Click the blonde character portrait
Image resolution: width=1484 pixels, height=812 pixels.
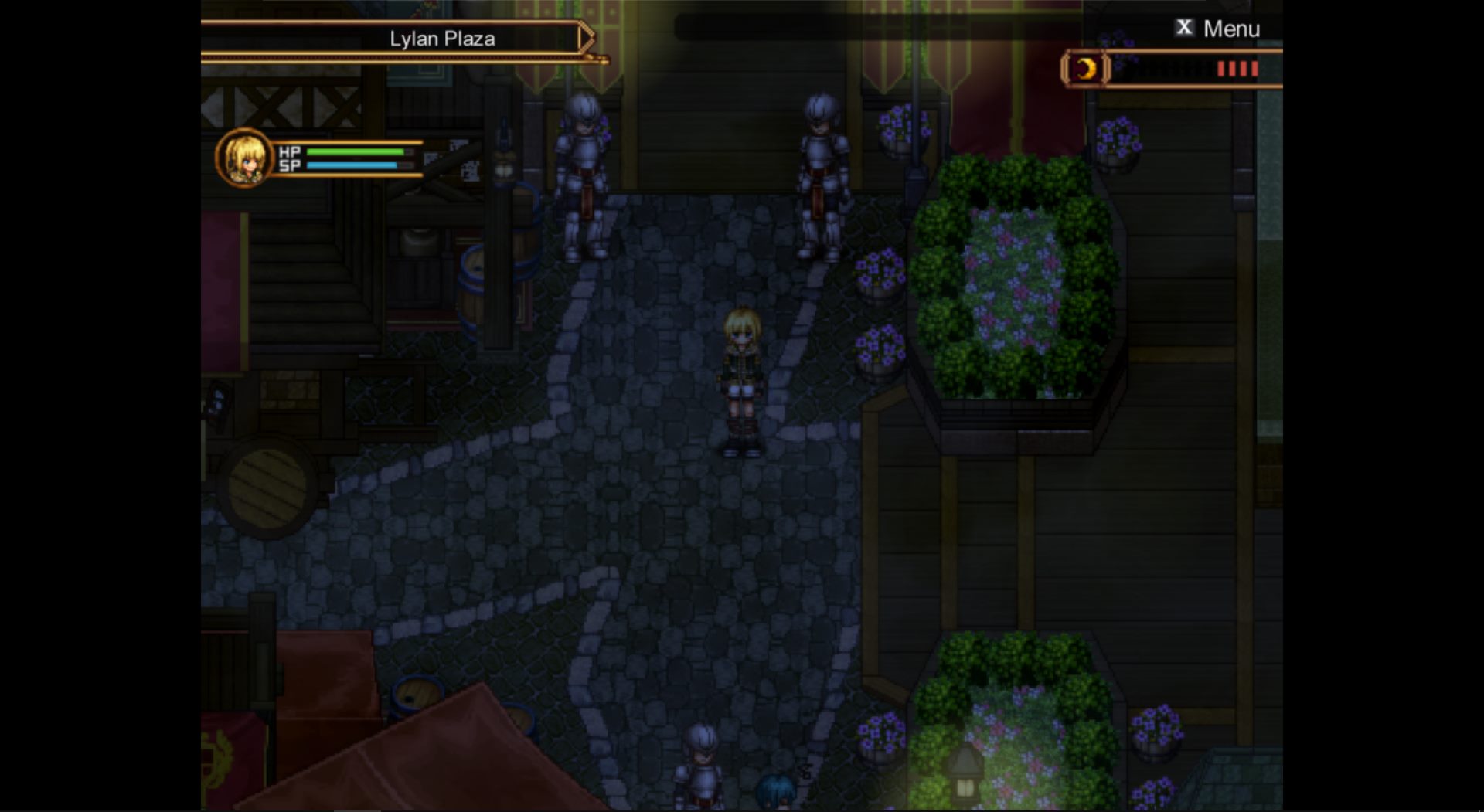tap(244, 158)
